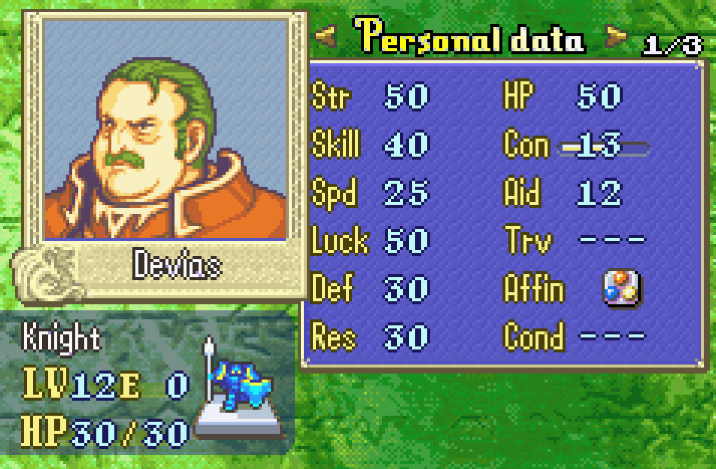Viewport: 716px width, 469px height.
Task: Click the right page arrow beside Personal data
Action: point(616,40)
